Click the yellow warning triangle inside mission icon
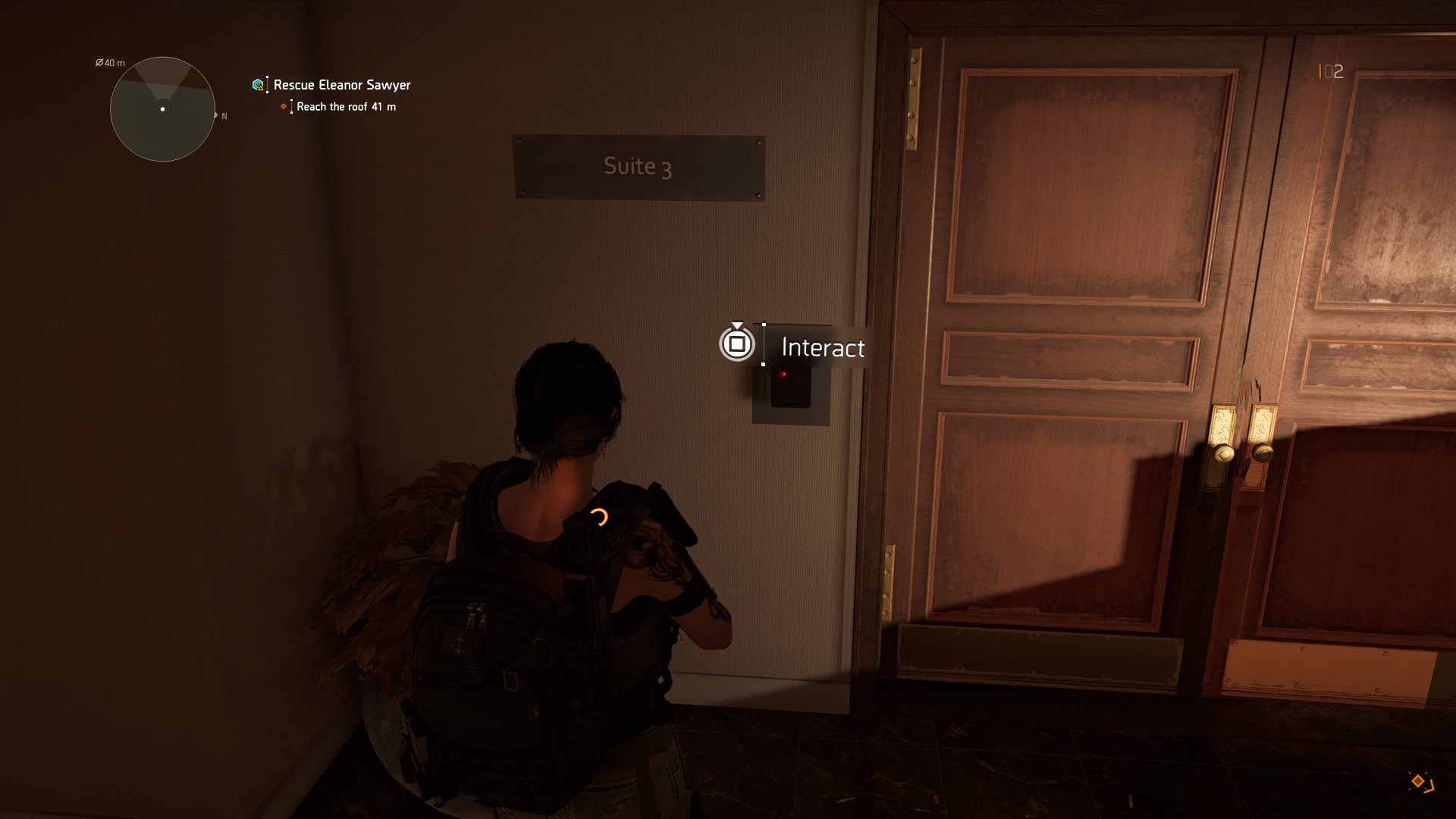 [x=262, y=89]
